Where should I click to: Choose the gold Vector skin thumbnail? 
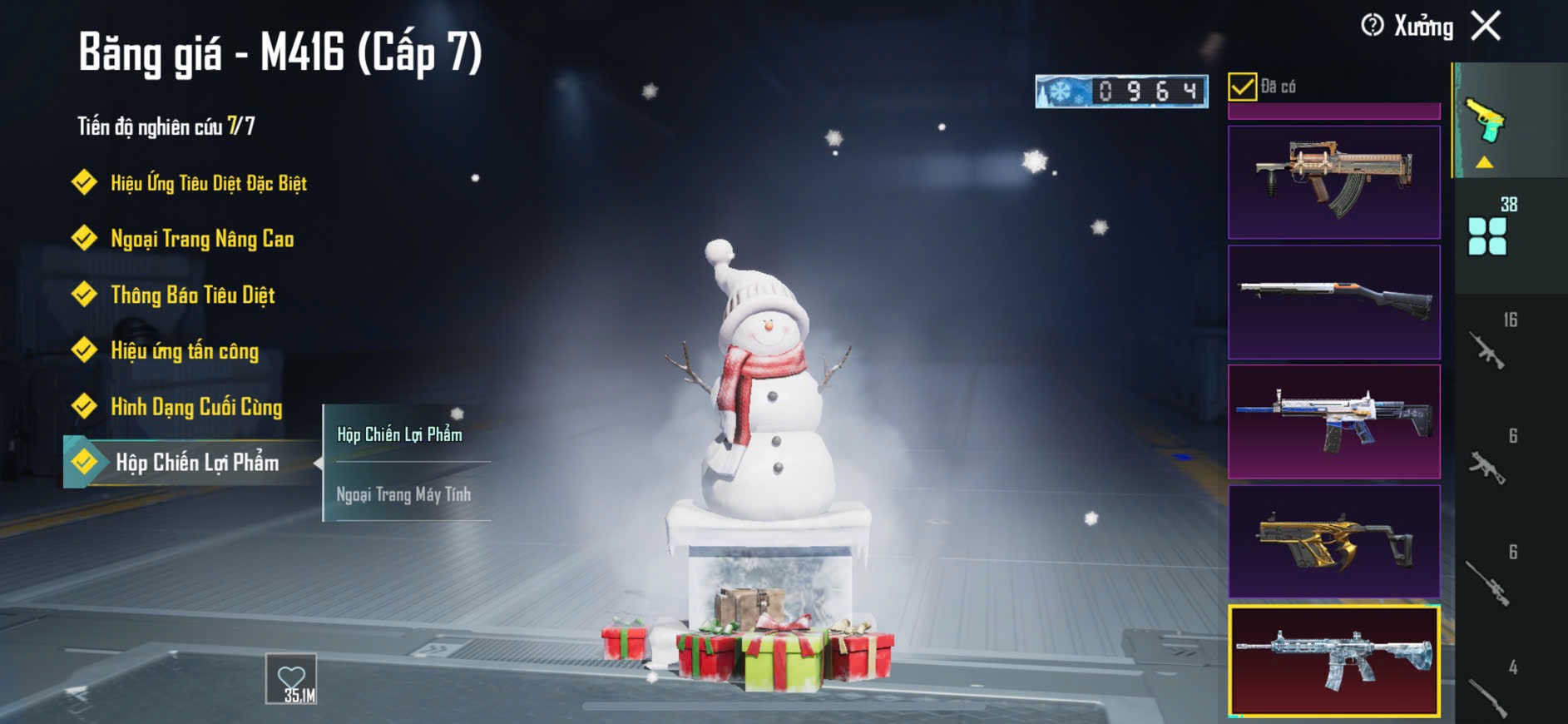tap(1333, 541)
